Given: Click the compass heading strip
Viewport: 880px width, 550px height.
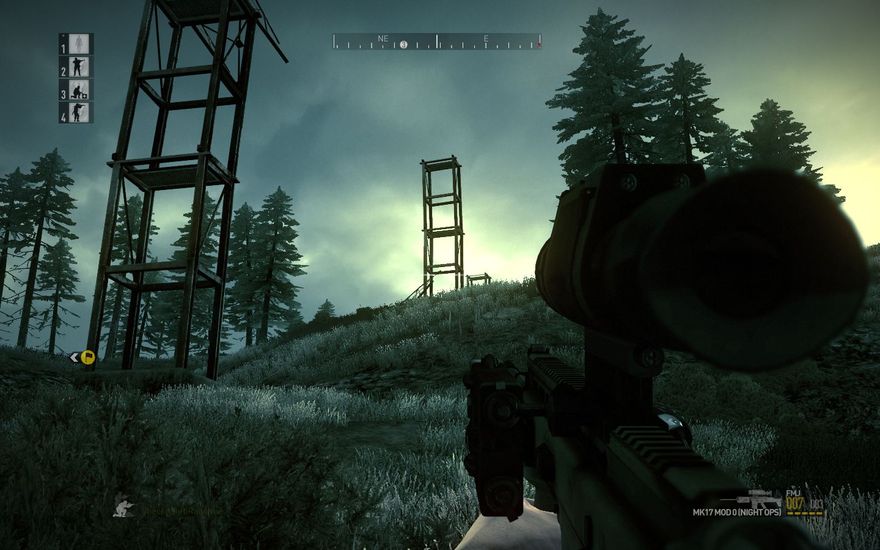Looking at the screenshot, I should (x=437, y=42).
